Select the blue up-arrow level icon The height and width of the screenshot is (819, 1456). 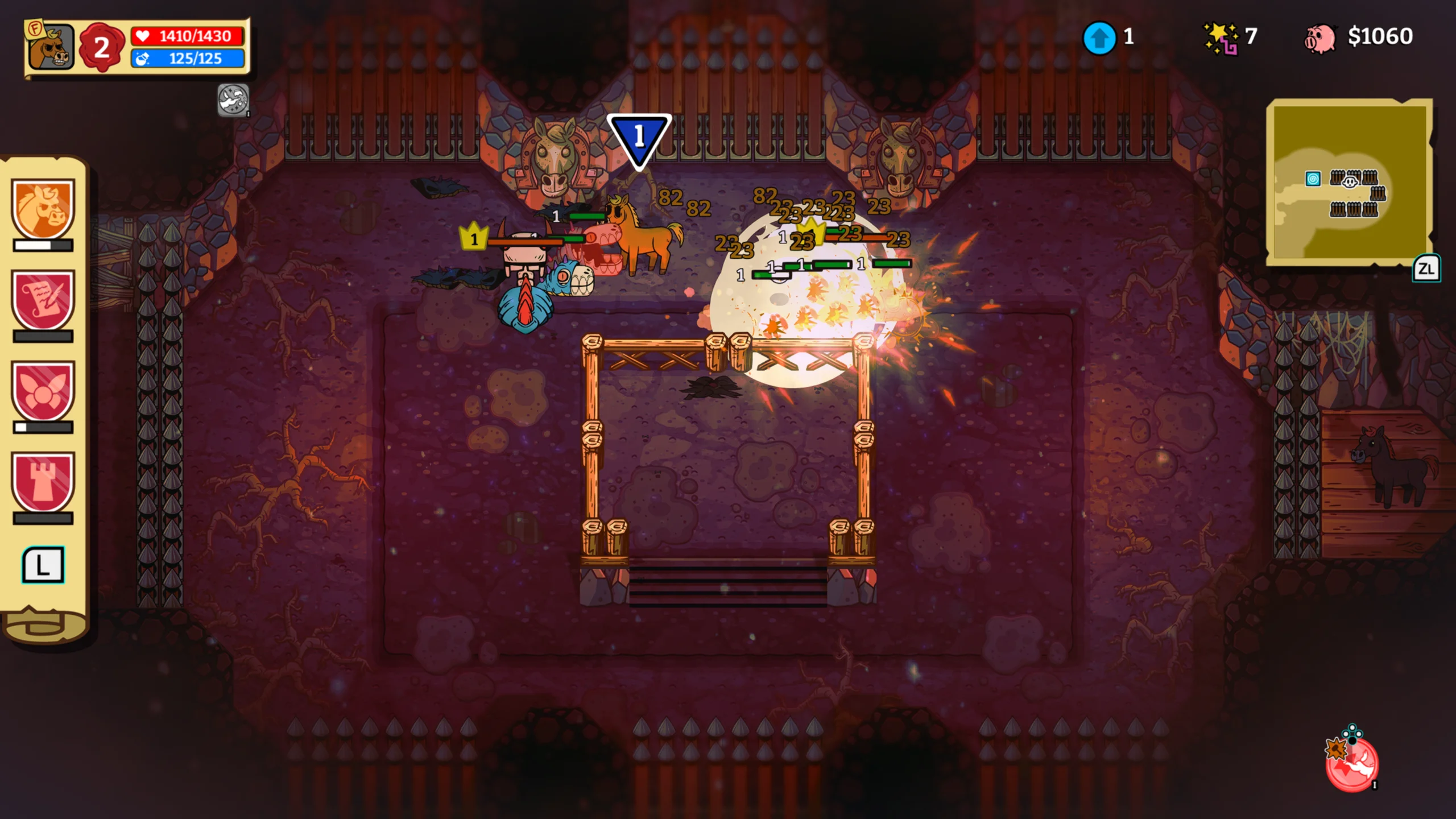(1099, 38)
